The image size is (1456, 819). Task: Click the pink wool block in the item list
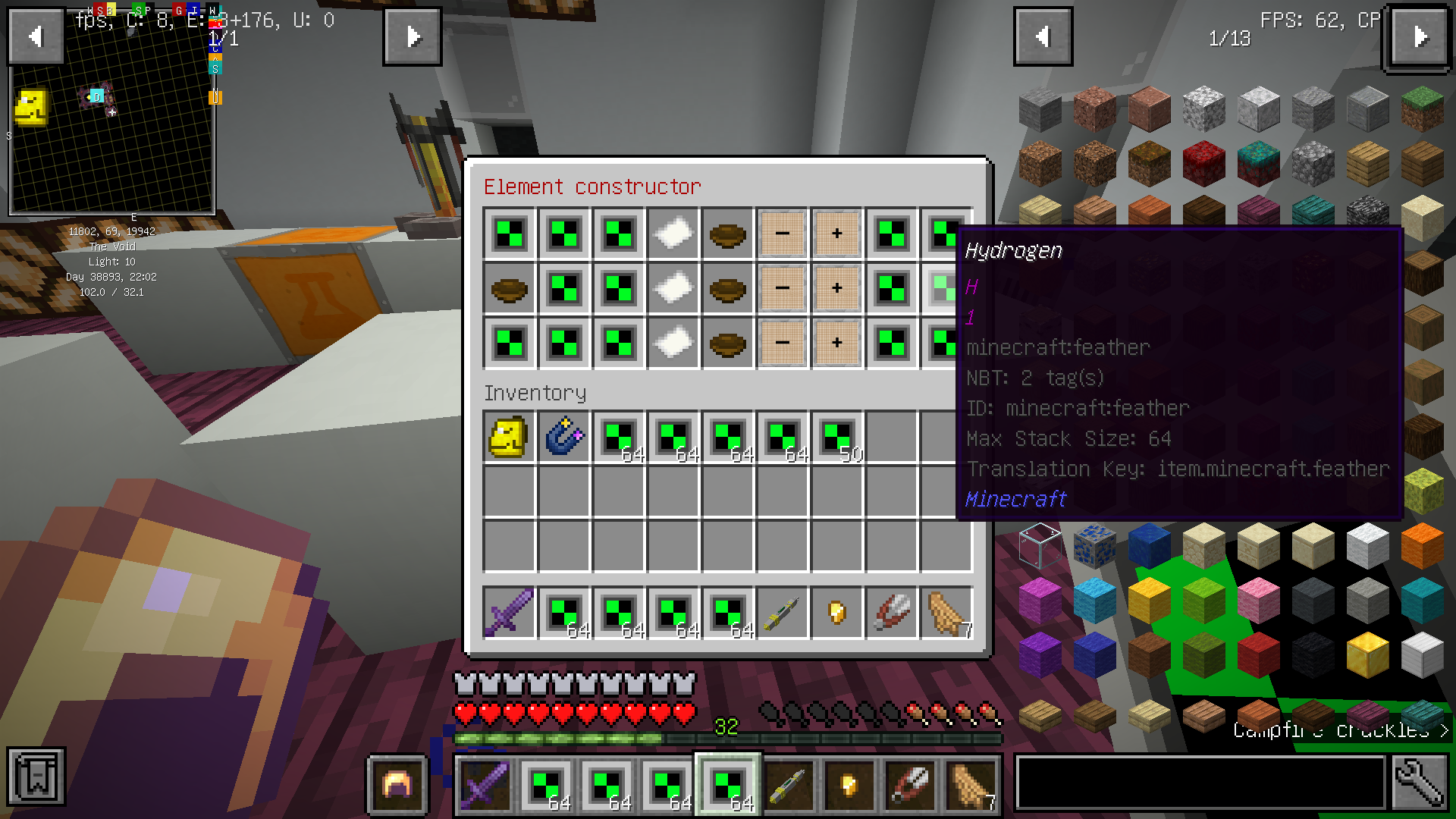[1257, 598]
